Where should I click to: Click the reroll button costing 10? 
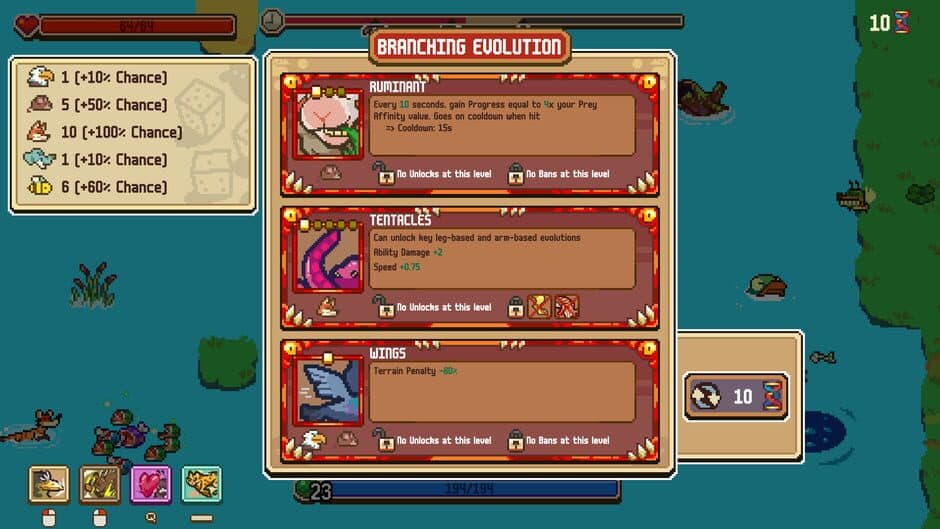[x=737, y=397]
